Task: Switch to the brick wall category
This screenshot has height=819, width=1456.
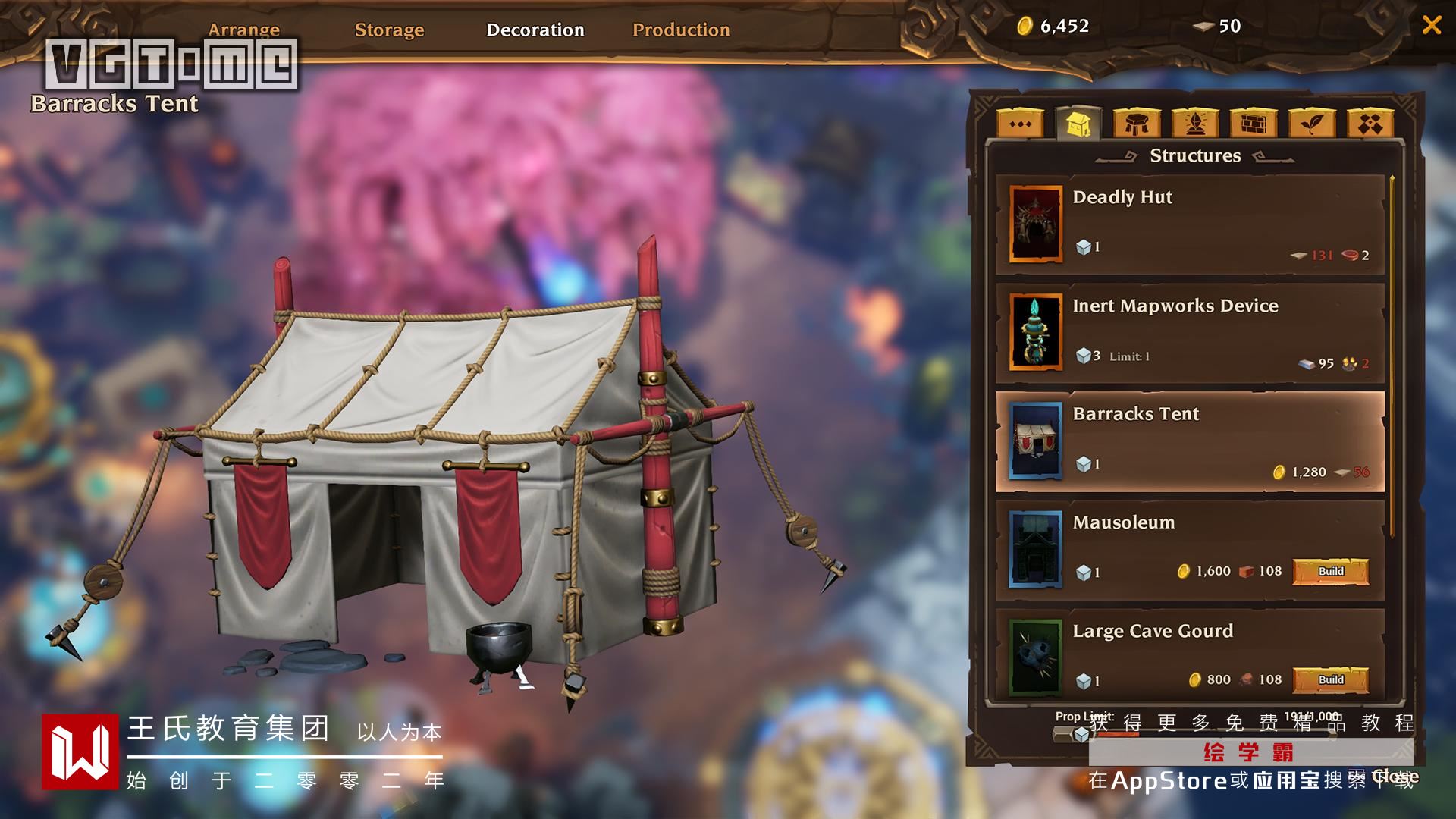Action: (x=1254, y=124)
